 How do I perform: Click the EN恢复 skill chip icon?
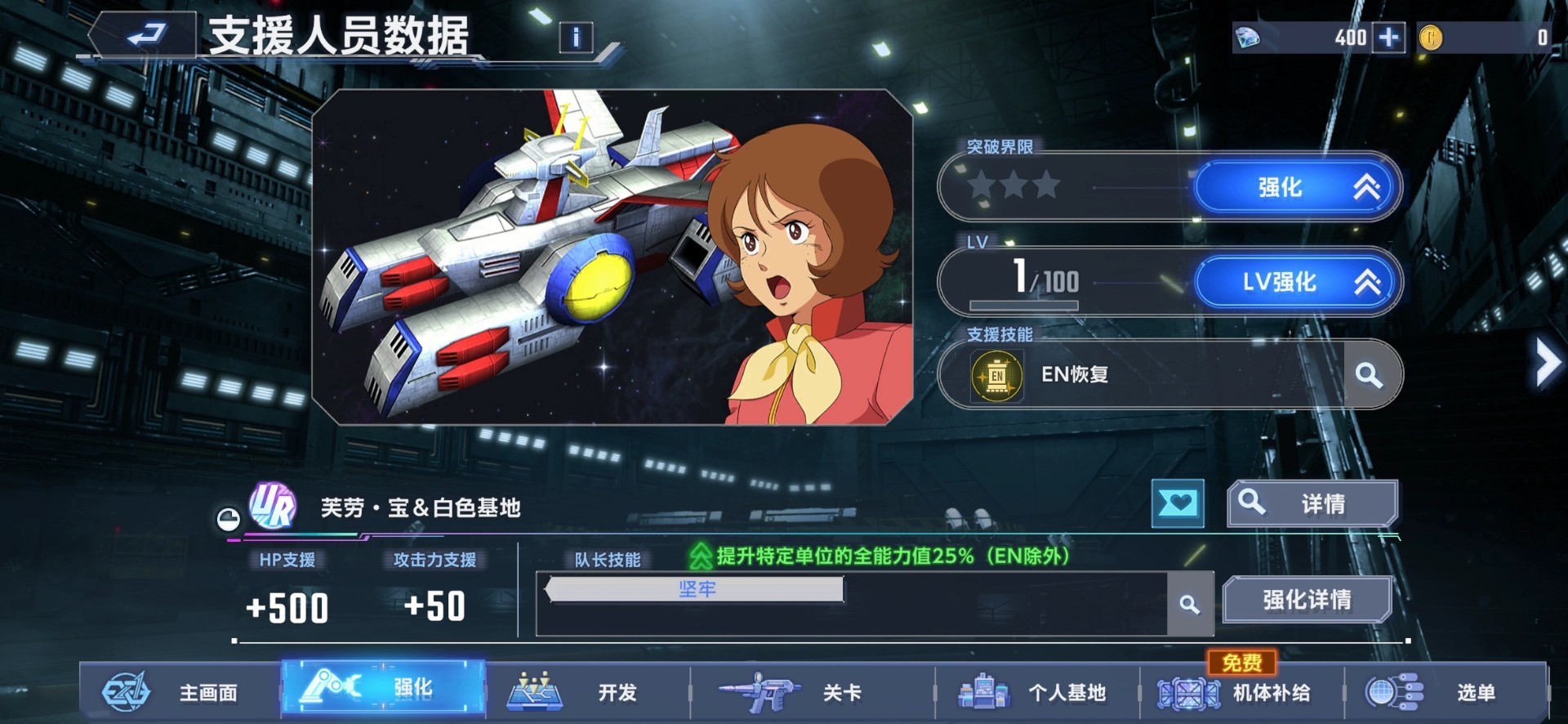click(x=998, y=377)
